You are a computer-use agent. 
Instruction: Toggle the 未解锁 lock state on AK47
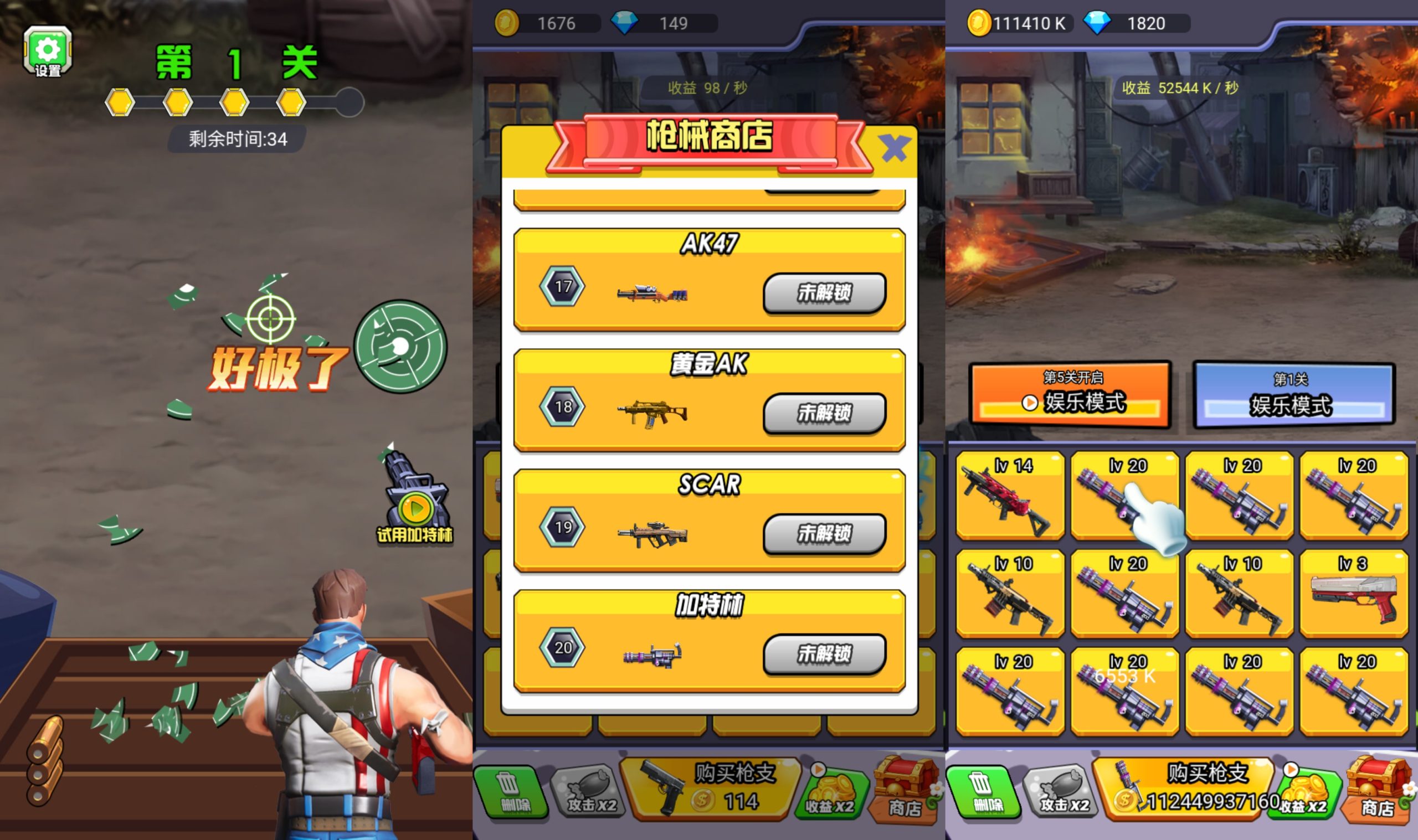coord(824,294)
